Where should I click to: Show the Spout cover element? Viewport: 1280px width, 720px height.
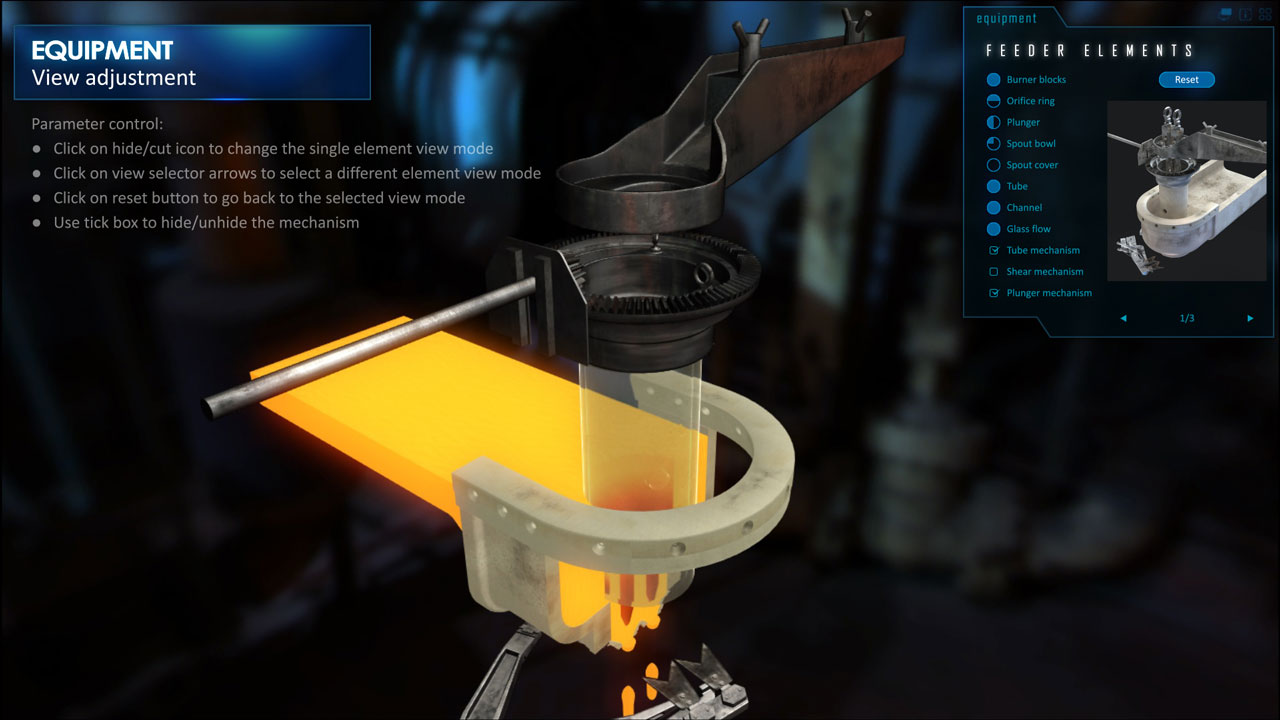point(994,165)
